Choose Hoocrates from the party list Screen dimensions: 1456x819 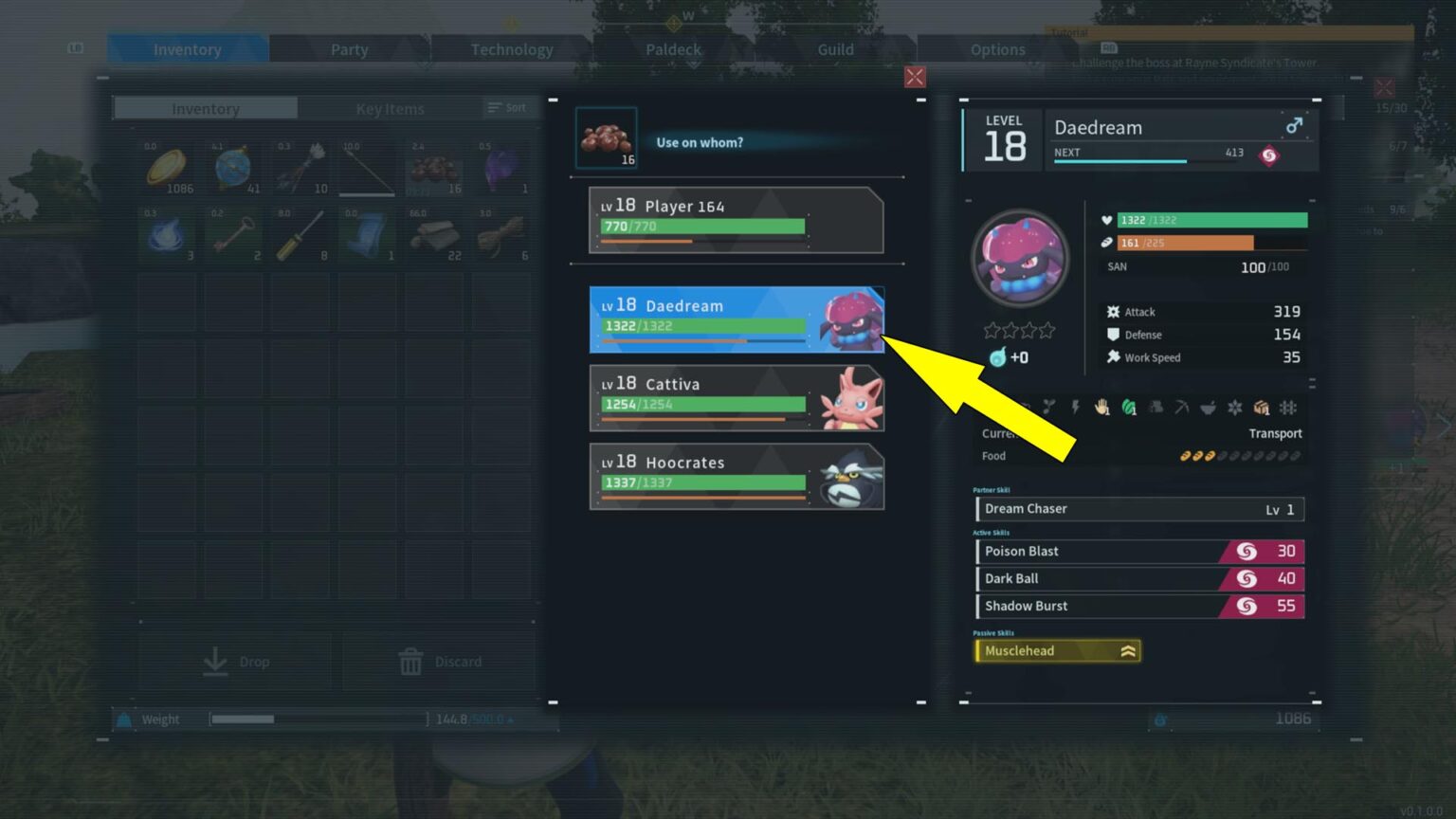[x=736, y=477]
